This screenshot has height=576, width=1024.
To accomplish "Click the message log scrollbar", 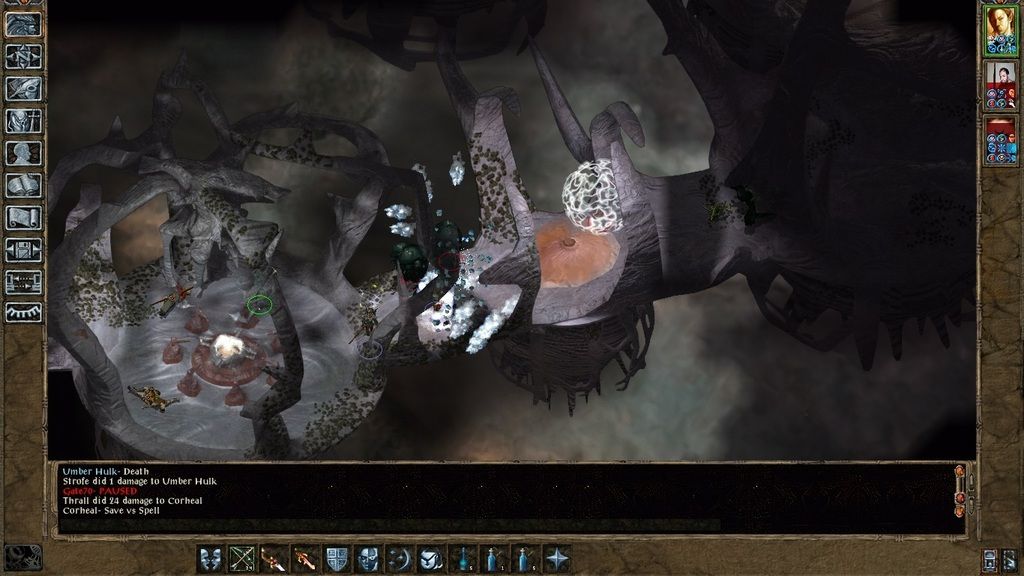I will [960, 490].
